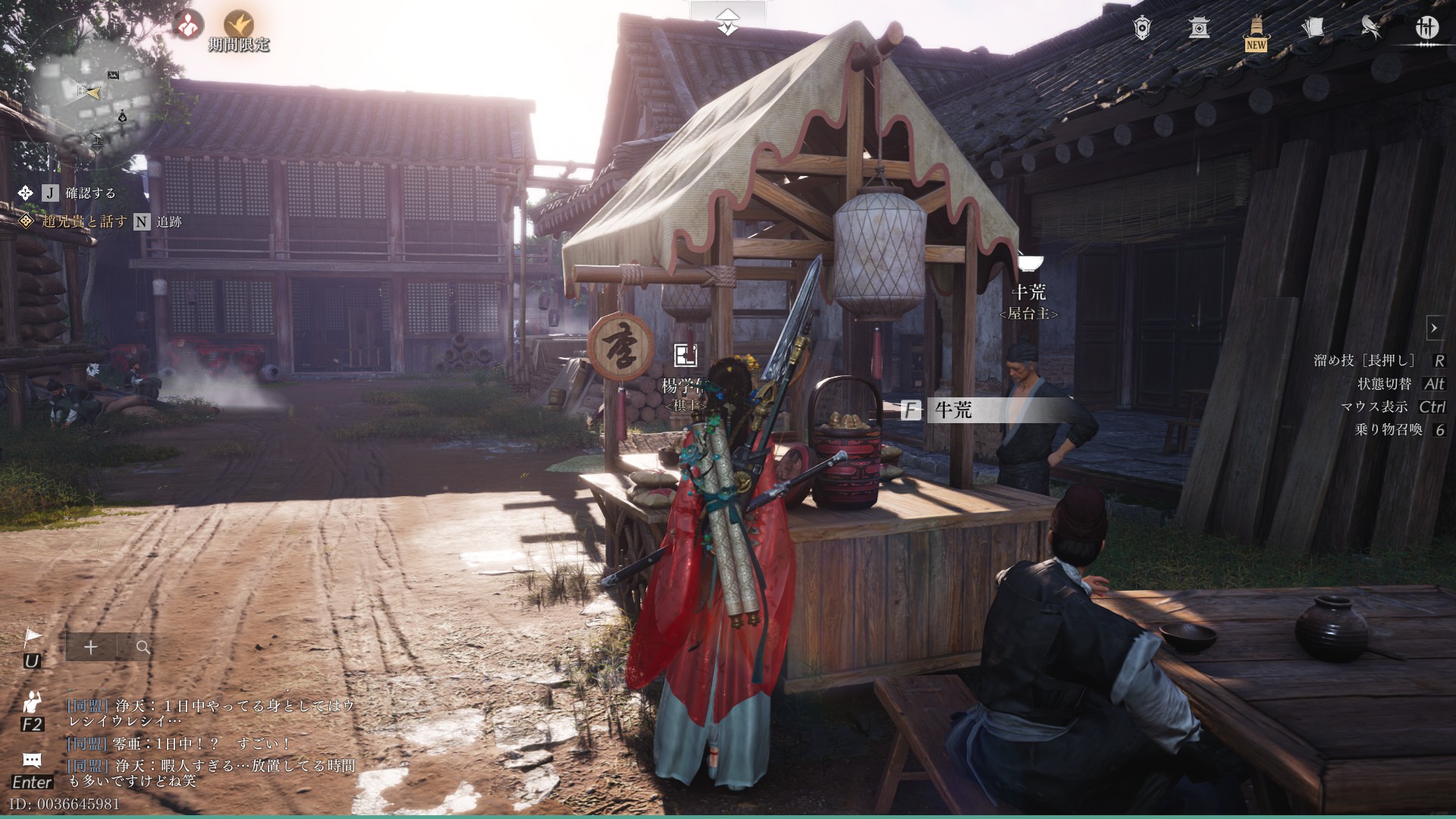Open chat with the speech bubble icon

(32, 761)
